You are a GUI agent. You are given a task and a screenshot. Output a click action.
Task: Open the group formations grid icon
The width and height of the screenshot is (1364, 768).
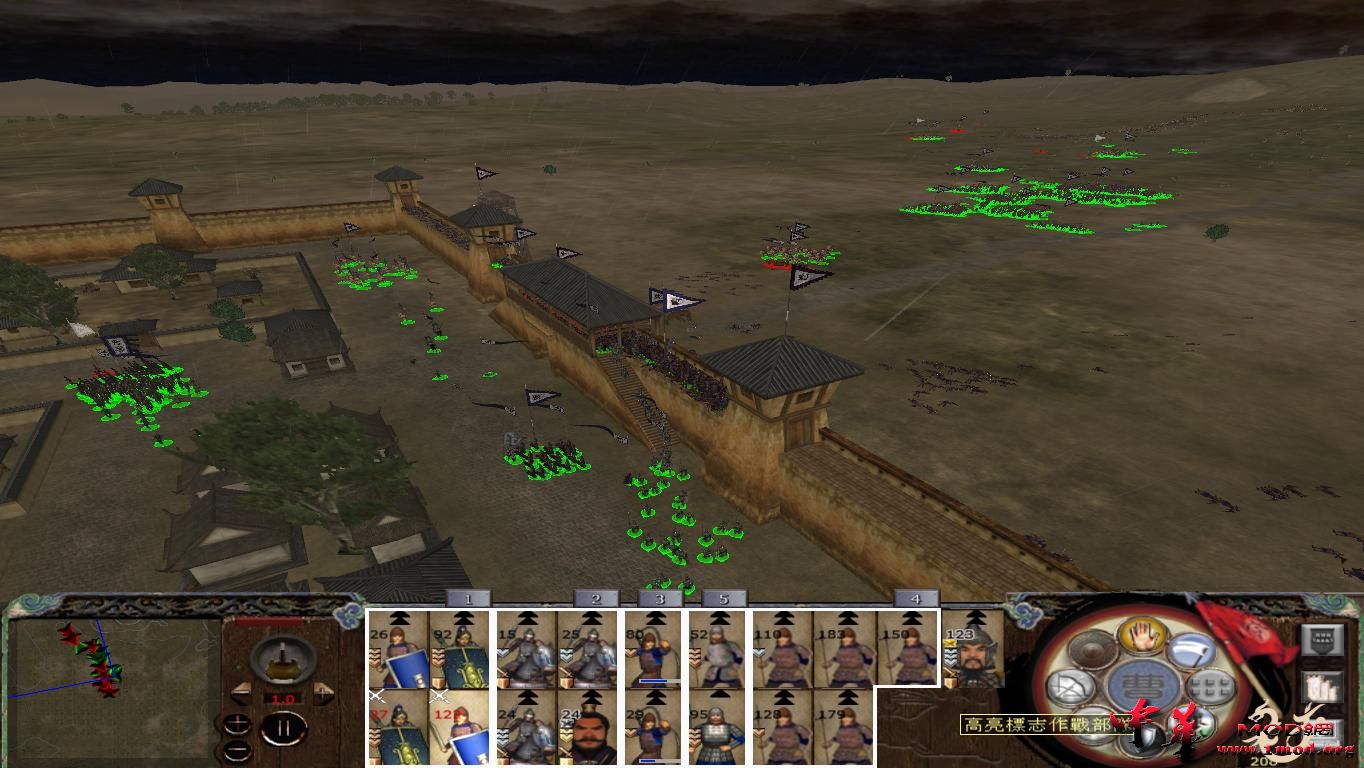(1211, 686)
